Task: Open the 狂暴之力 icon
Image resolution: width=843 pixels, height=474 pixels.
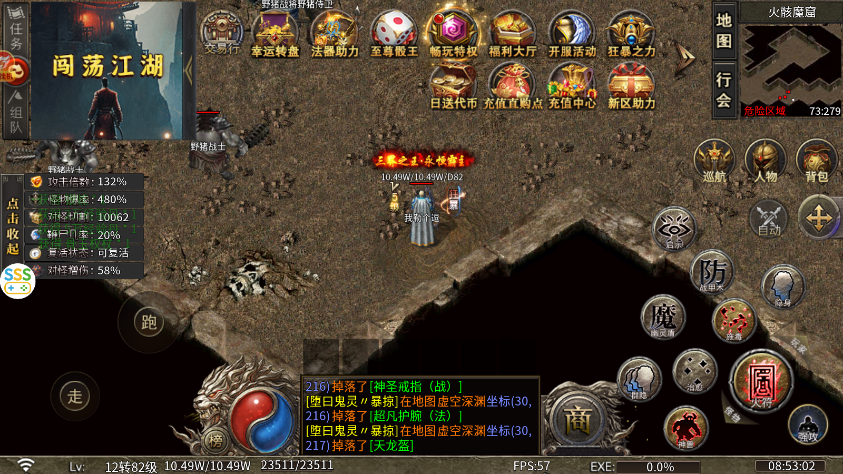Action: coord(631,33)
